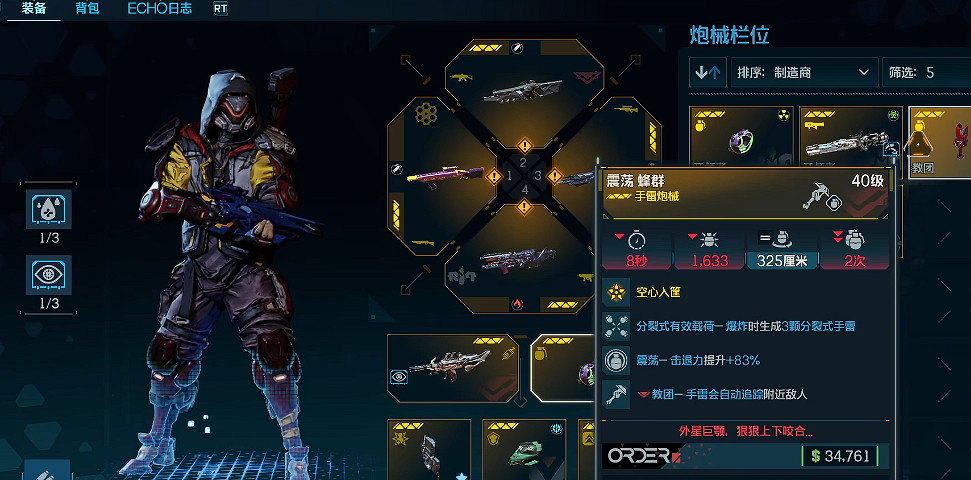Toggle the sort direction arrows button
Image resolution: width=971 pixels, height=480 pixels.
click(x=708, y=73)
